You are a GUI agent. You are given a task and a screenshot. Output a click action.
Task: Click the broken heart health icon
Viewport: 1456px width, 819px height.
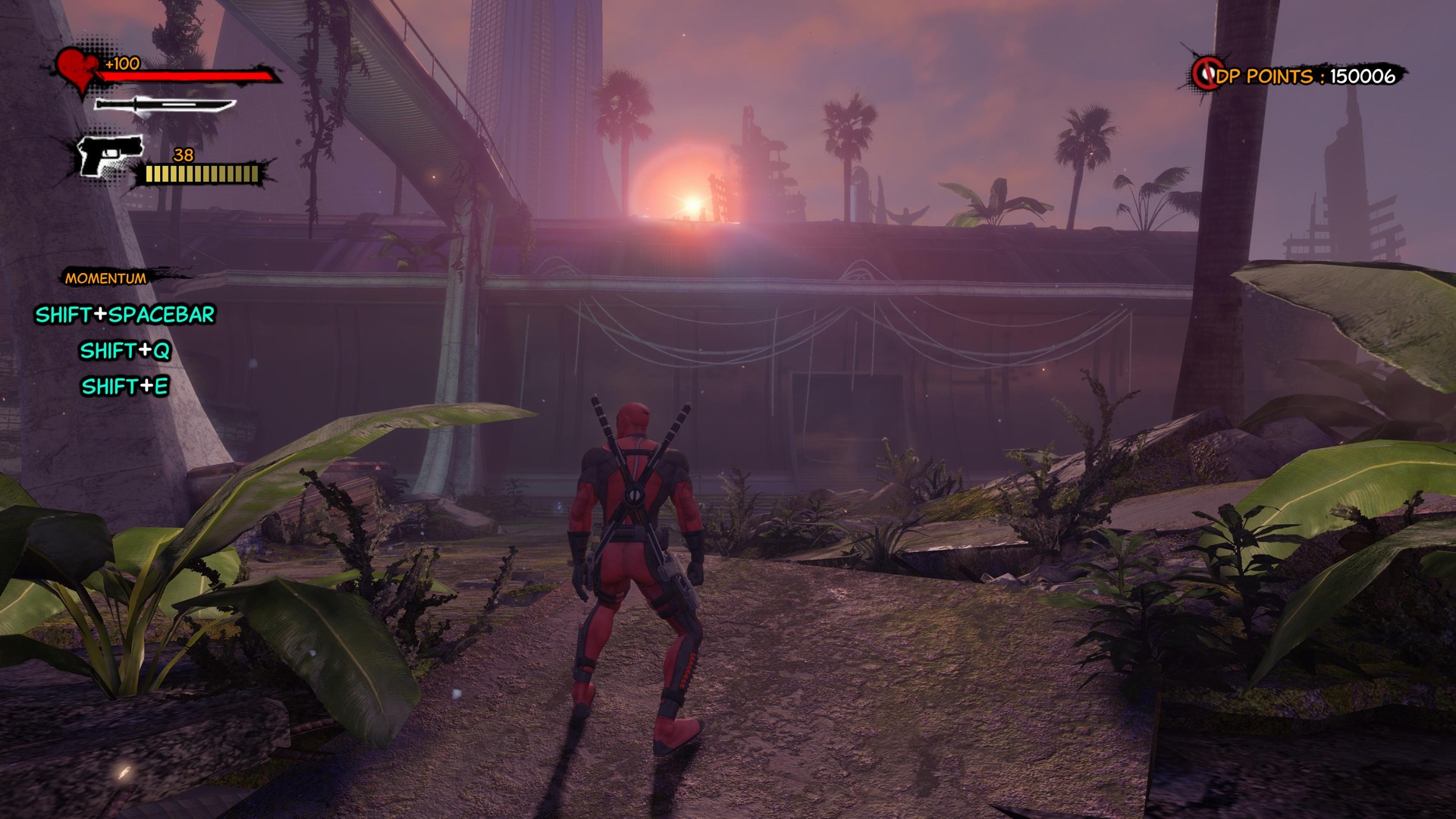point(78,68)
